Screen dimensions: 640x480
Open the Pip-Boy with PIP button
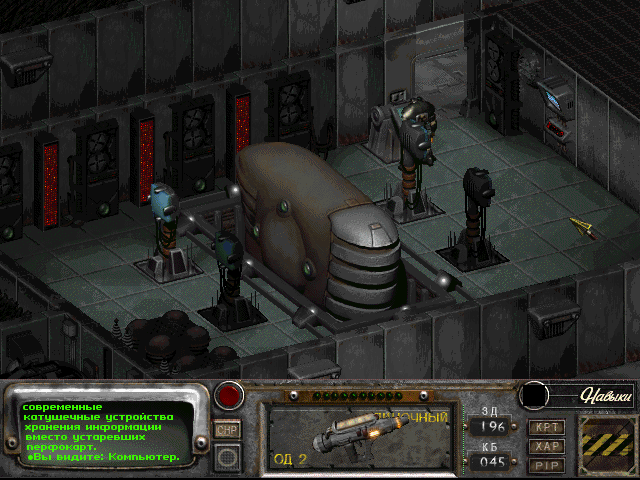coord(547,464)
